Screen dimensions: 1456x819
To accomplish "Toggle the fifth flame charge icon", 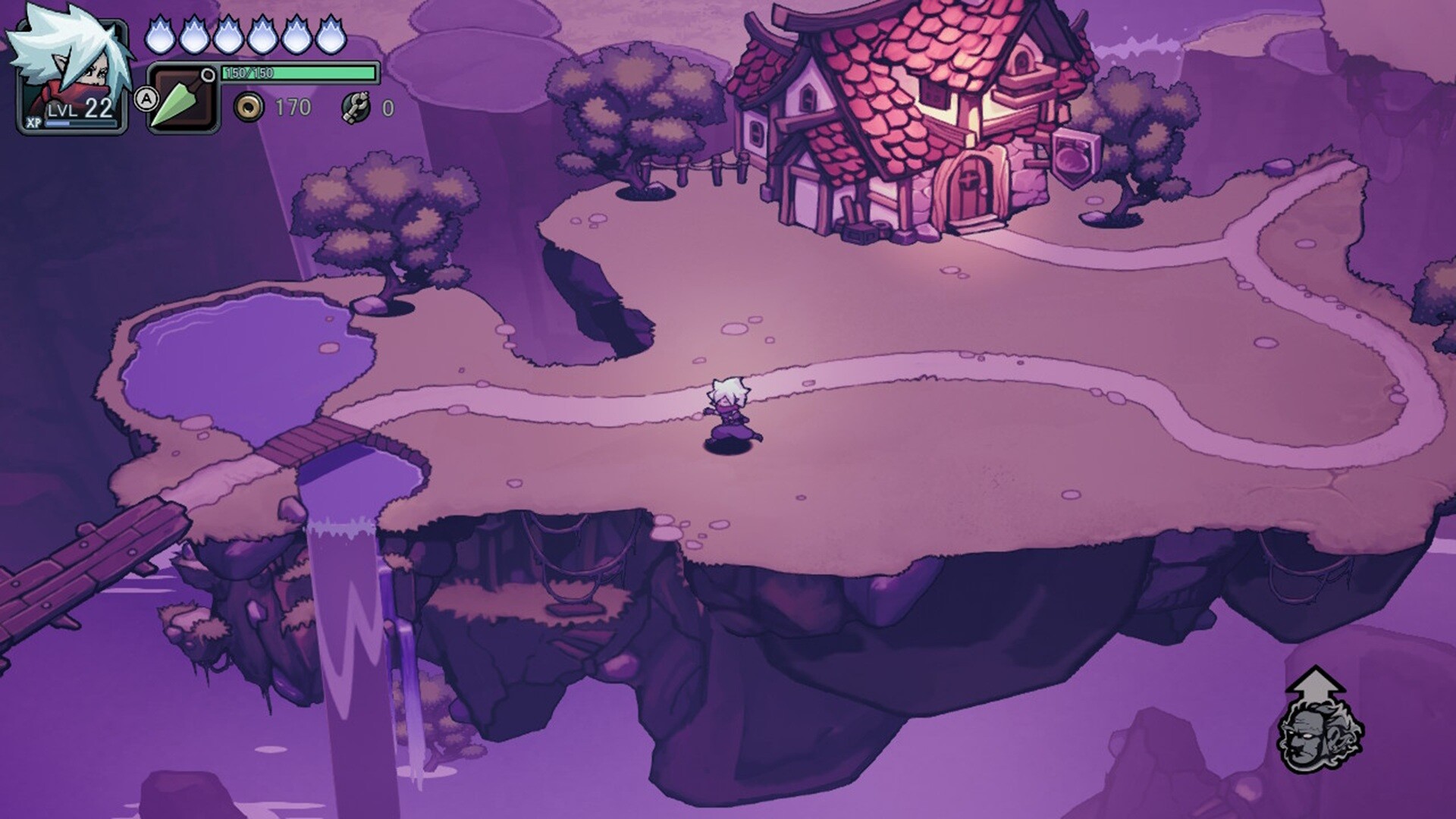I will (296, 36).
